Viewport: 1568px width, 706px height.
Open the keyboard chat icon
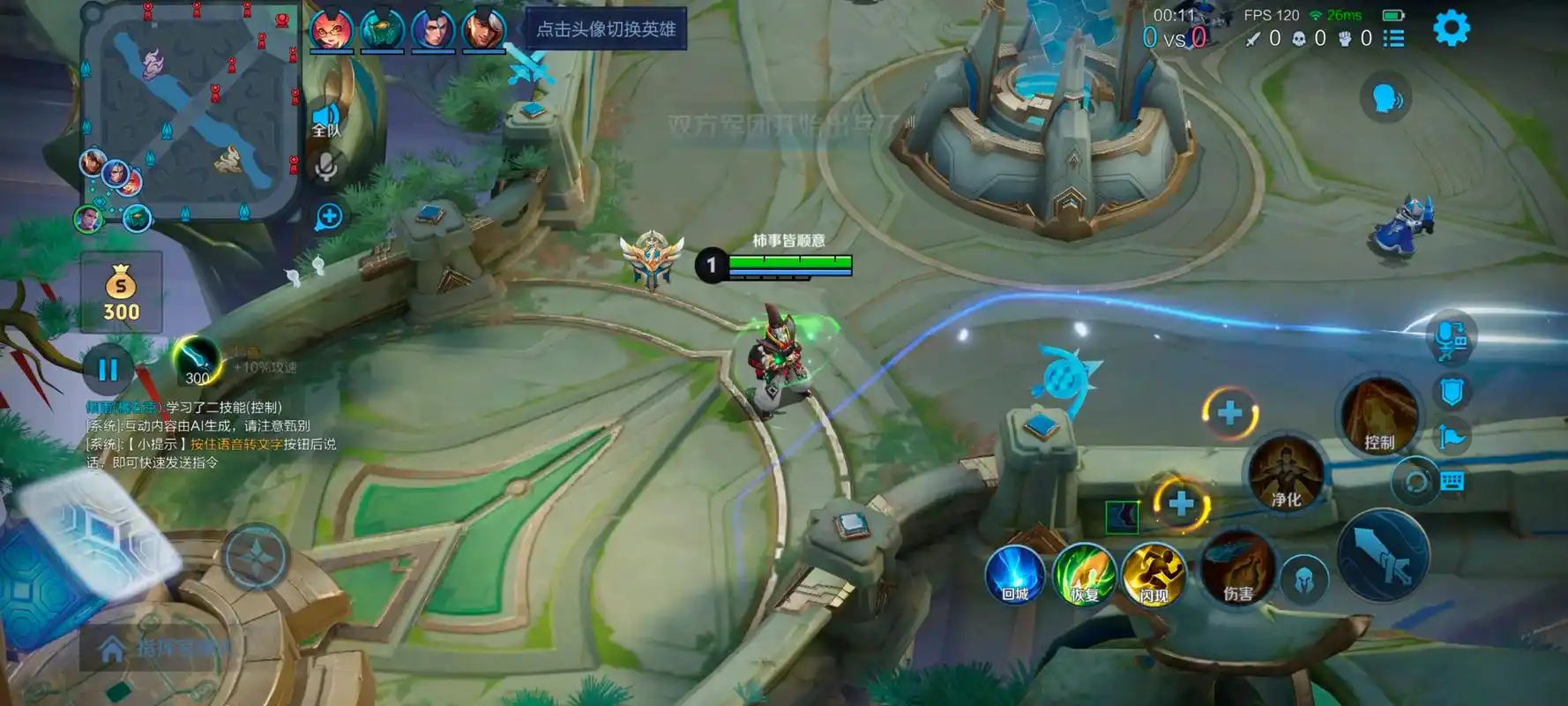click(x=1452, y=481)
